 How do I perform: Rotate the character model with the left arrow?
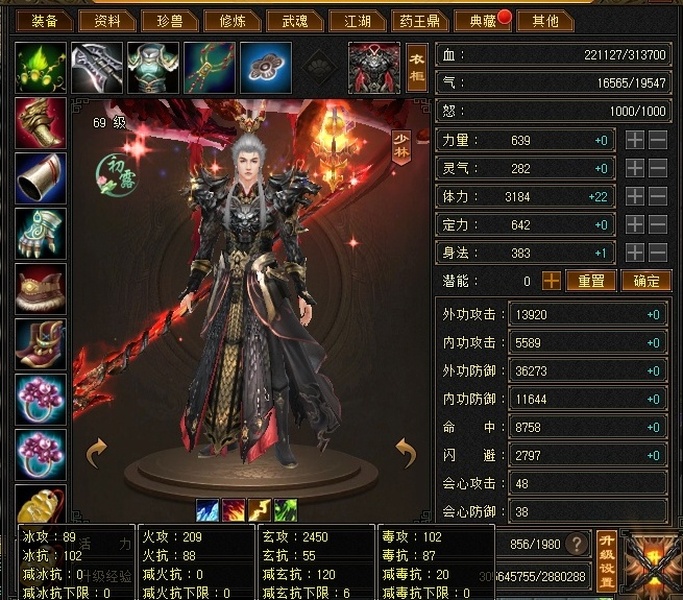click(97, 454)
